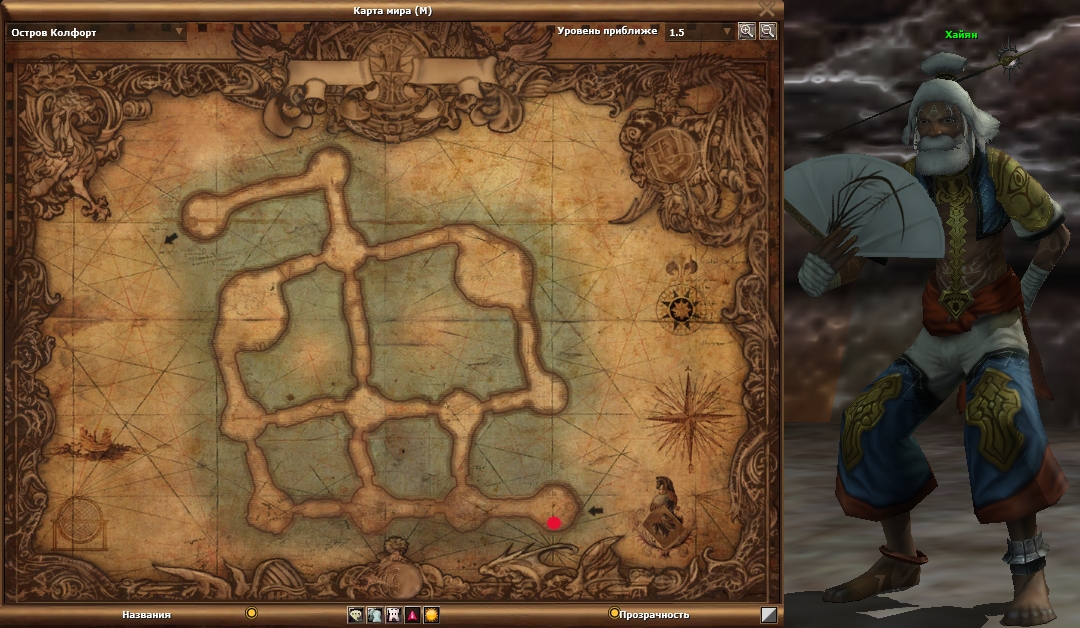Toggle the yellow sun map filter
Screen dimensions: 1080x628
tap(431, 615)
